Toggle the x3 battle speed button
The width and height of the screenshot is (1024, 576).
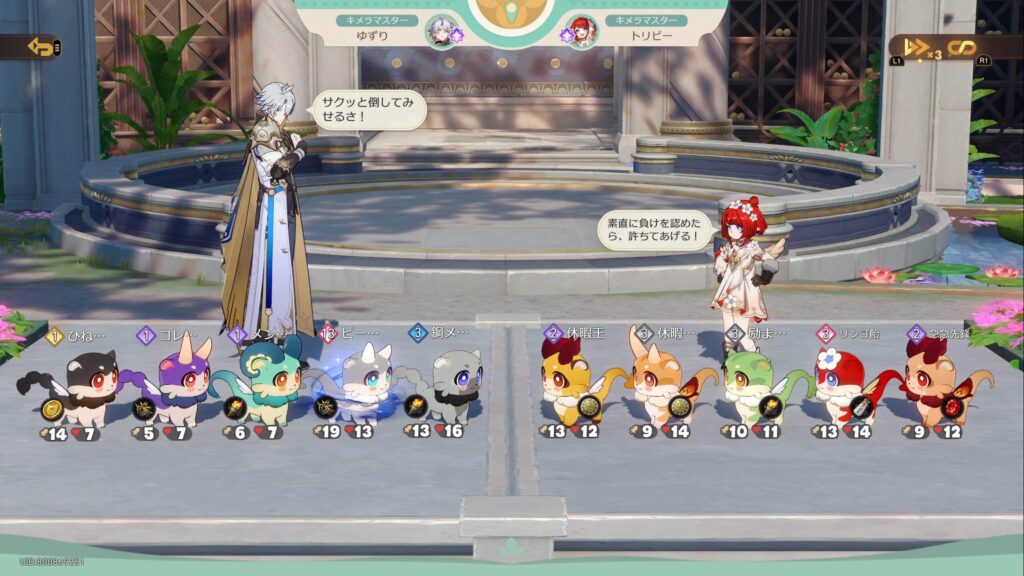click(921, 47)
